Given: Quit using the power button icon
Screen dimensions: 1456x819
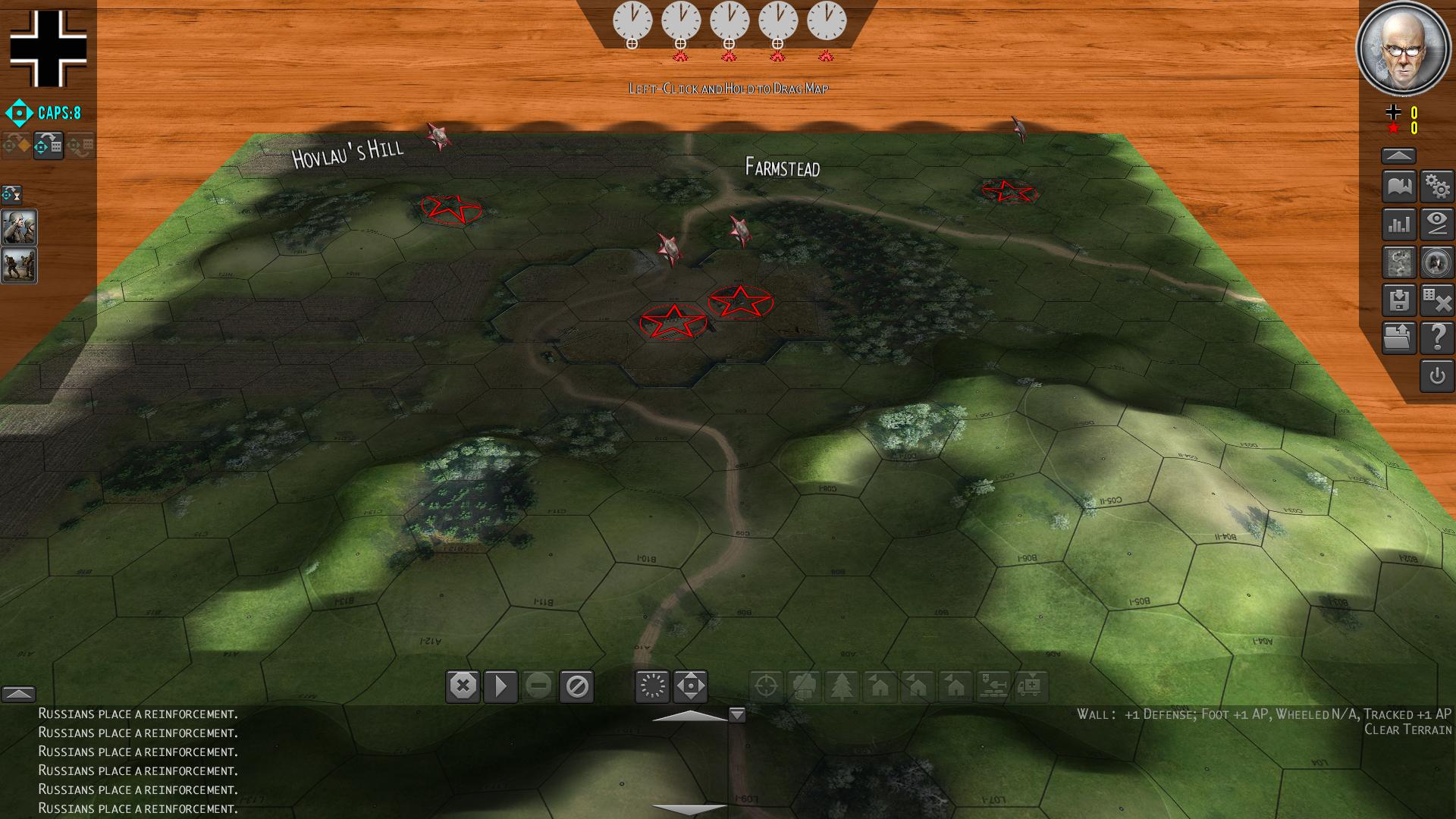Looking at the screenshot, I should click(x=1438, y=377).
